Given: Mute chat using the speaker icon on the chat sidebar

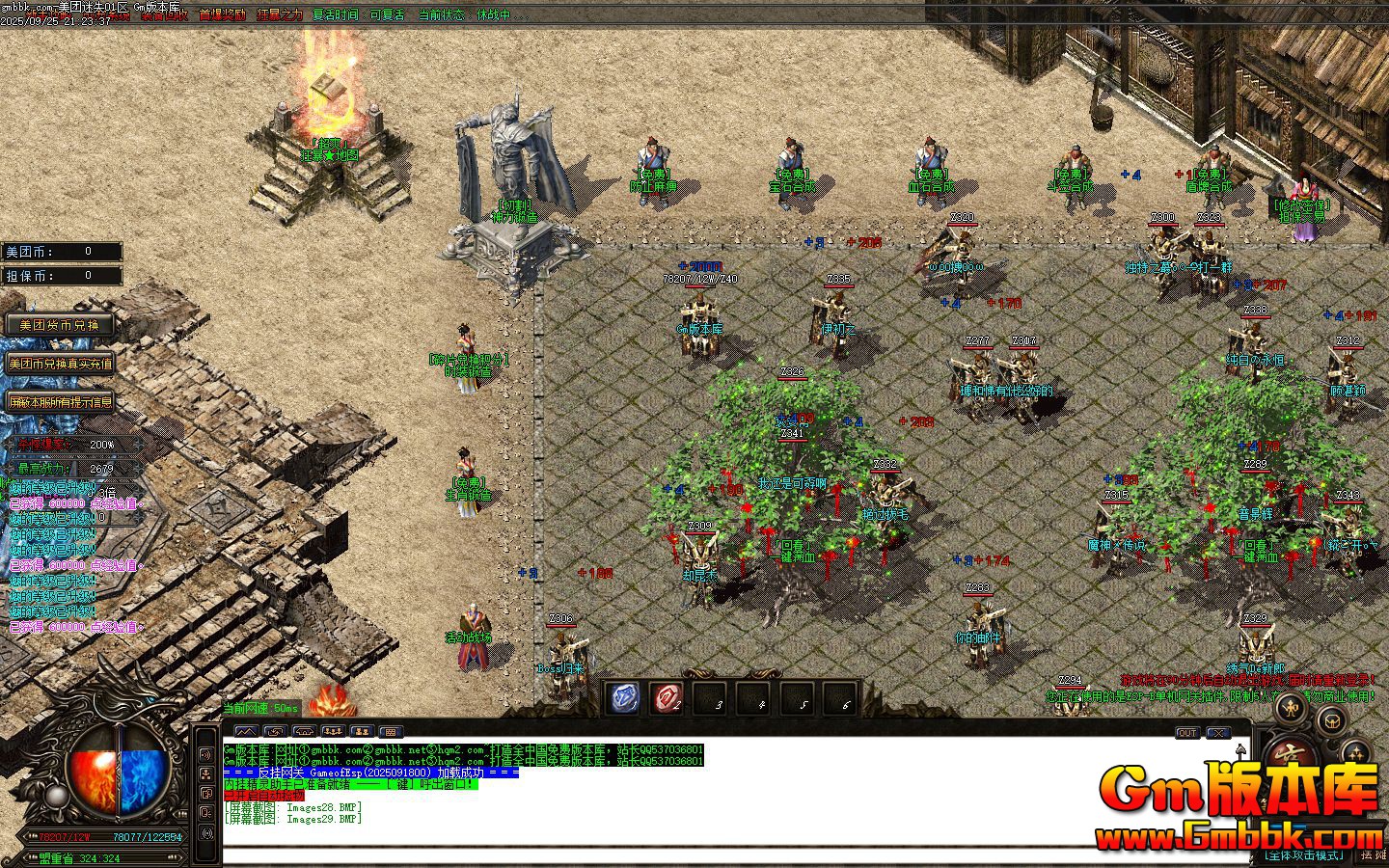Looking at the screenshot, I should tap(205, 753).
